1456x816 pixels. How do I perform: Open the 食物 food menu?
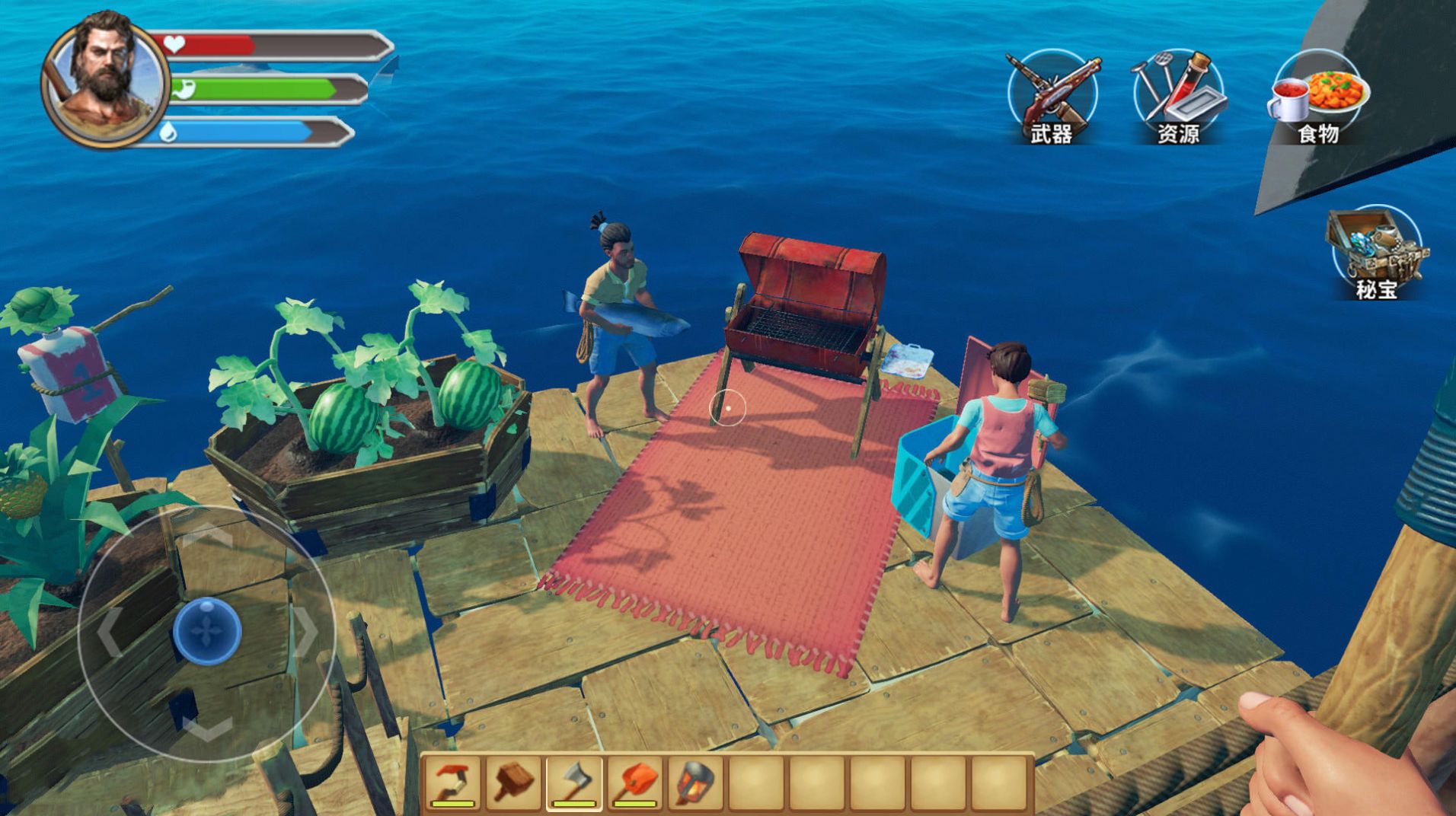(x=1317, y=97)
